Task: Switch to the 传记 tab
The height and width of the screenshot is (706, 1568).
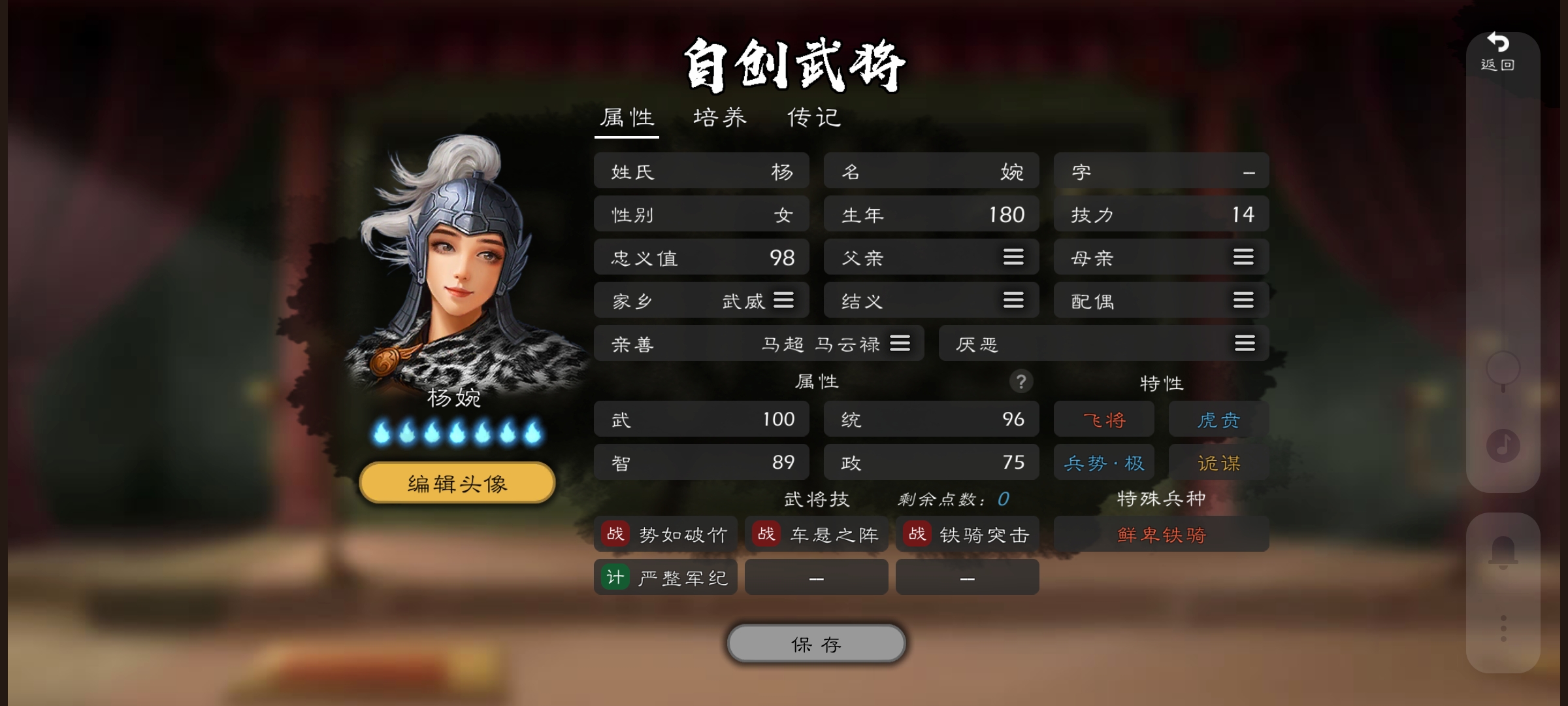Action: coord(813,118)
